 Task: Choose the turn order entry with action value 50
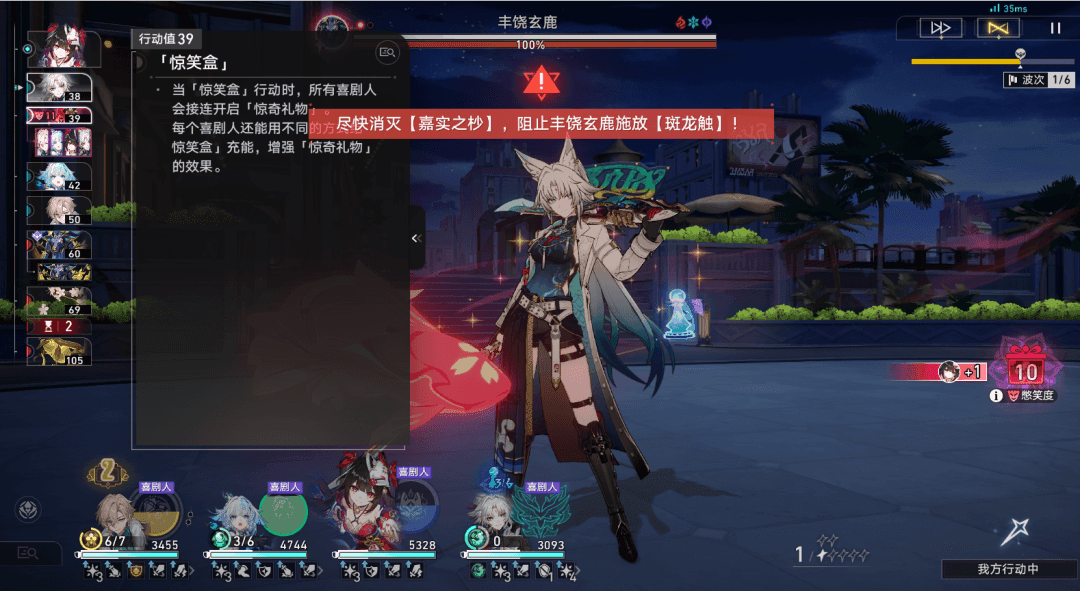point(59,210)
